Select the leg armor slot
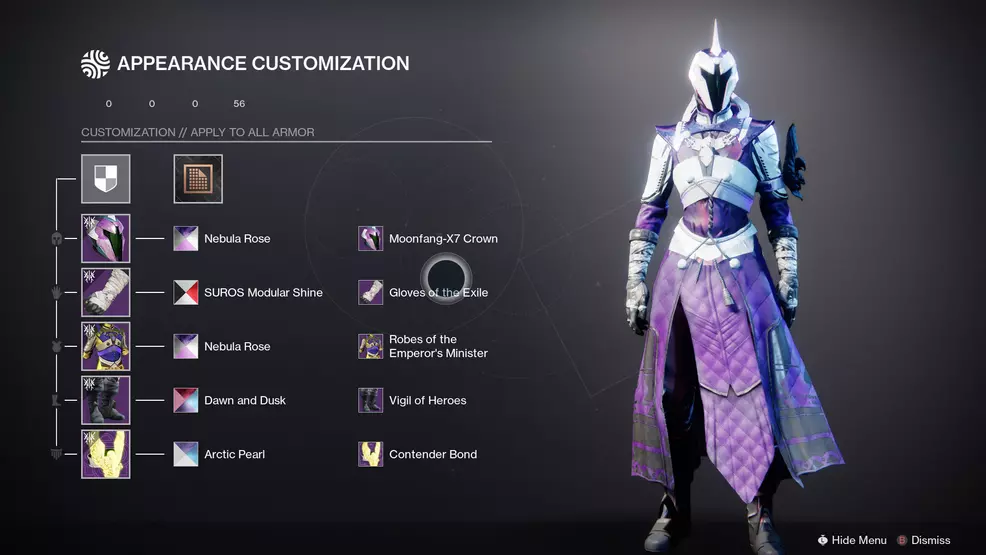 105,400
